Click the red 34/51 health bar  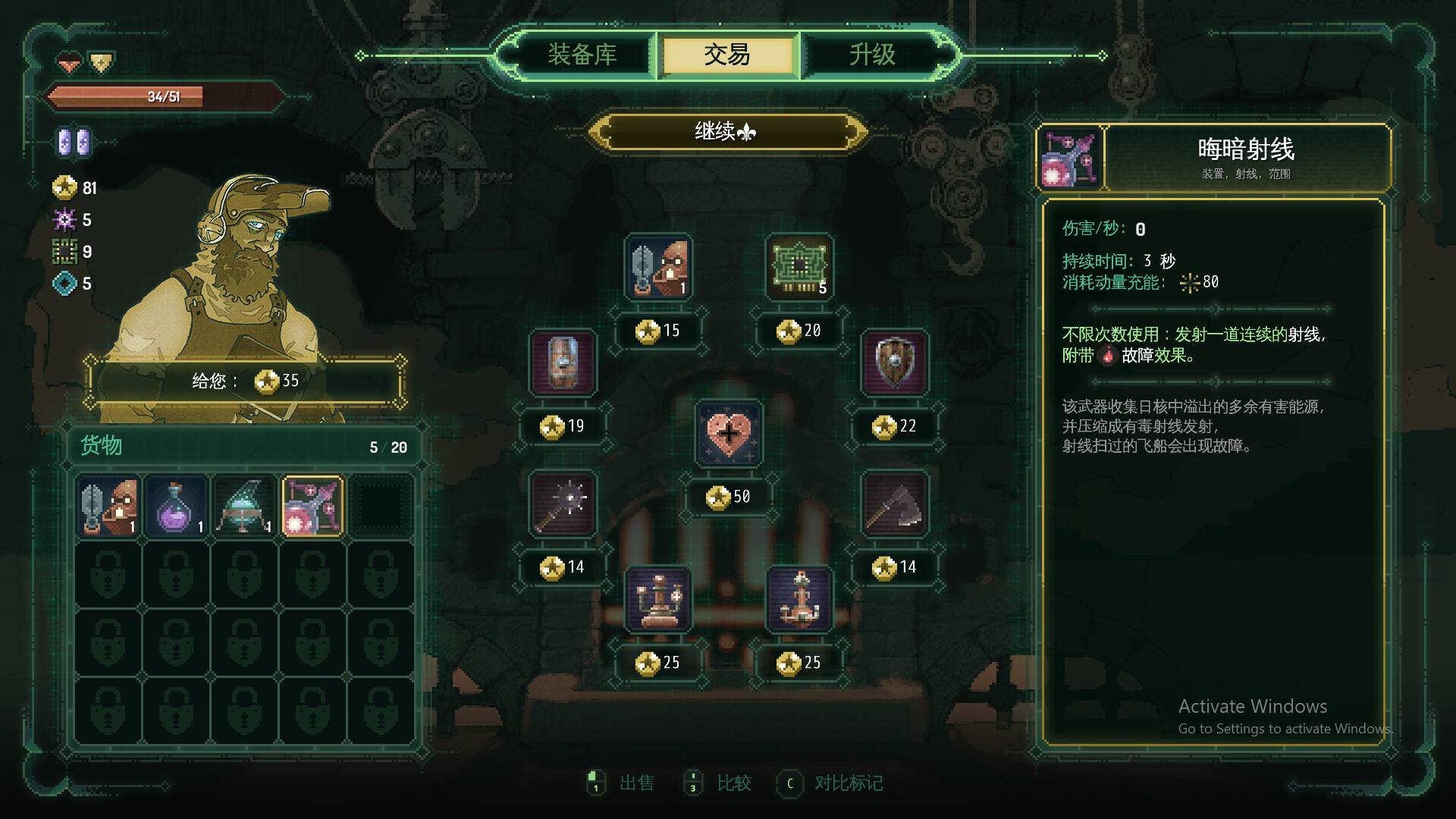point(163,97)
